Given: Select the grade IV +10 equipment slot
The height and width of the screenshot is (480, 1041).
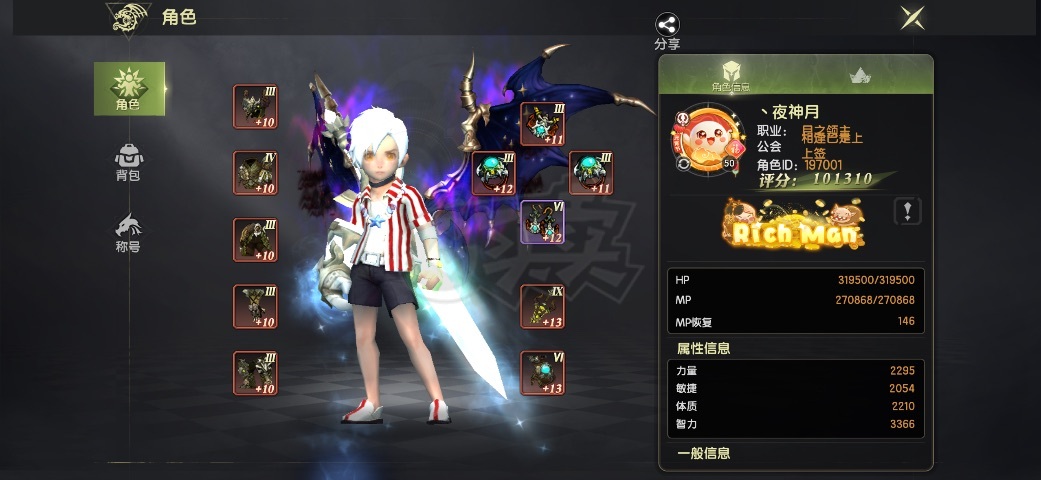Looking at the screenshot, I should coord(255,173).
